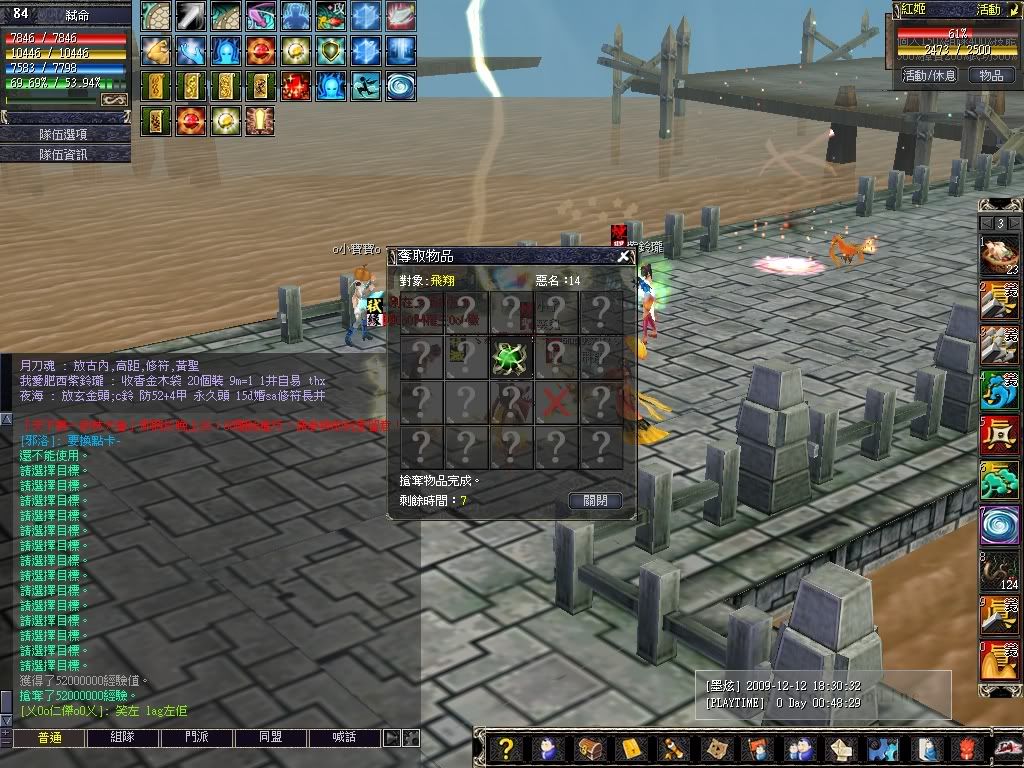The image size is (1024, 768).
Task: Click the red demon mask toolbar icon
Action: pos(965,749)
